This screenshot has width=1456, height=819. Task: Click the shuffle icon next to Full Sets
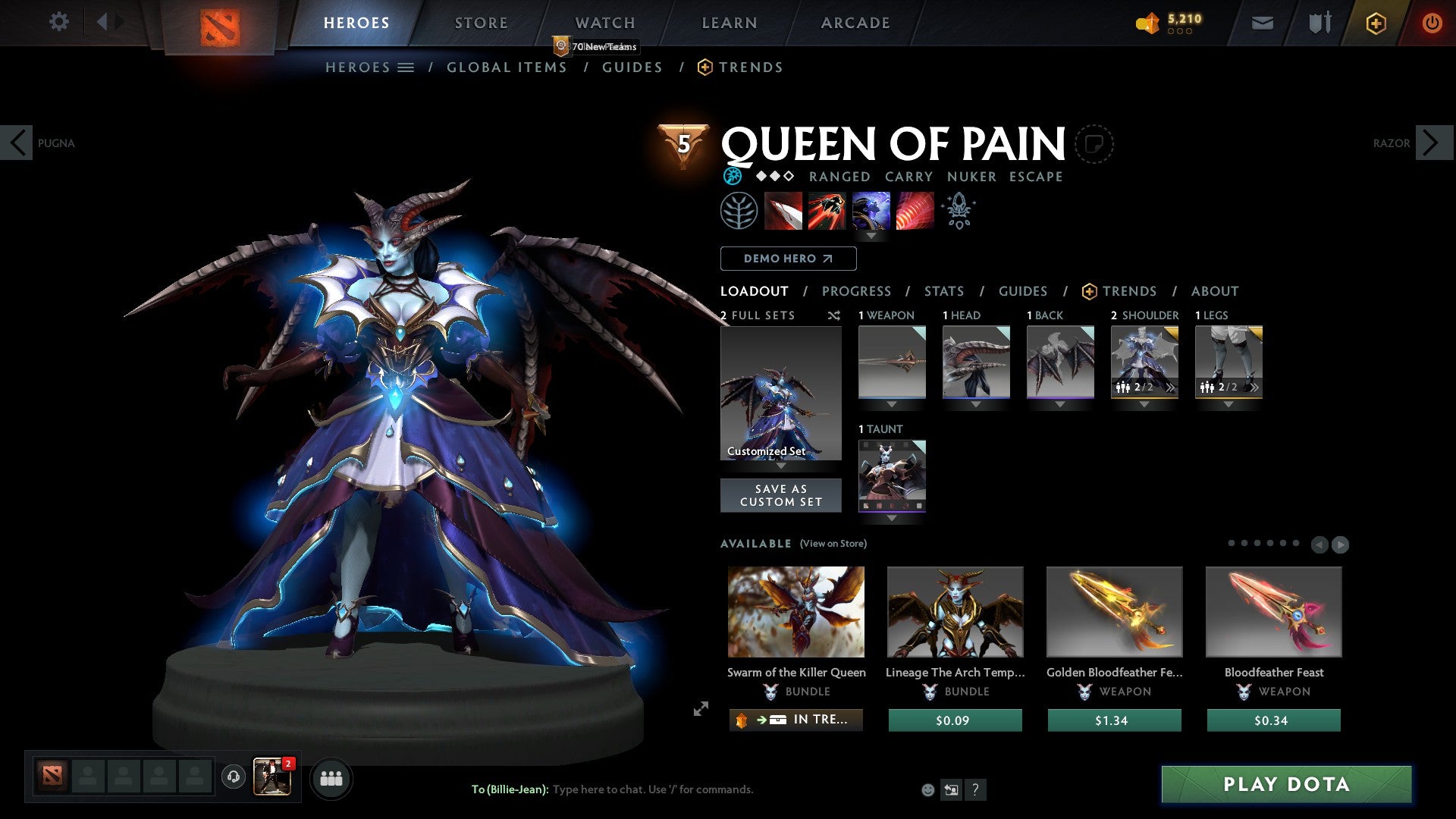tap(833, 315)
